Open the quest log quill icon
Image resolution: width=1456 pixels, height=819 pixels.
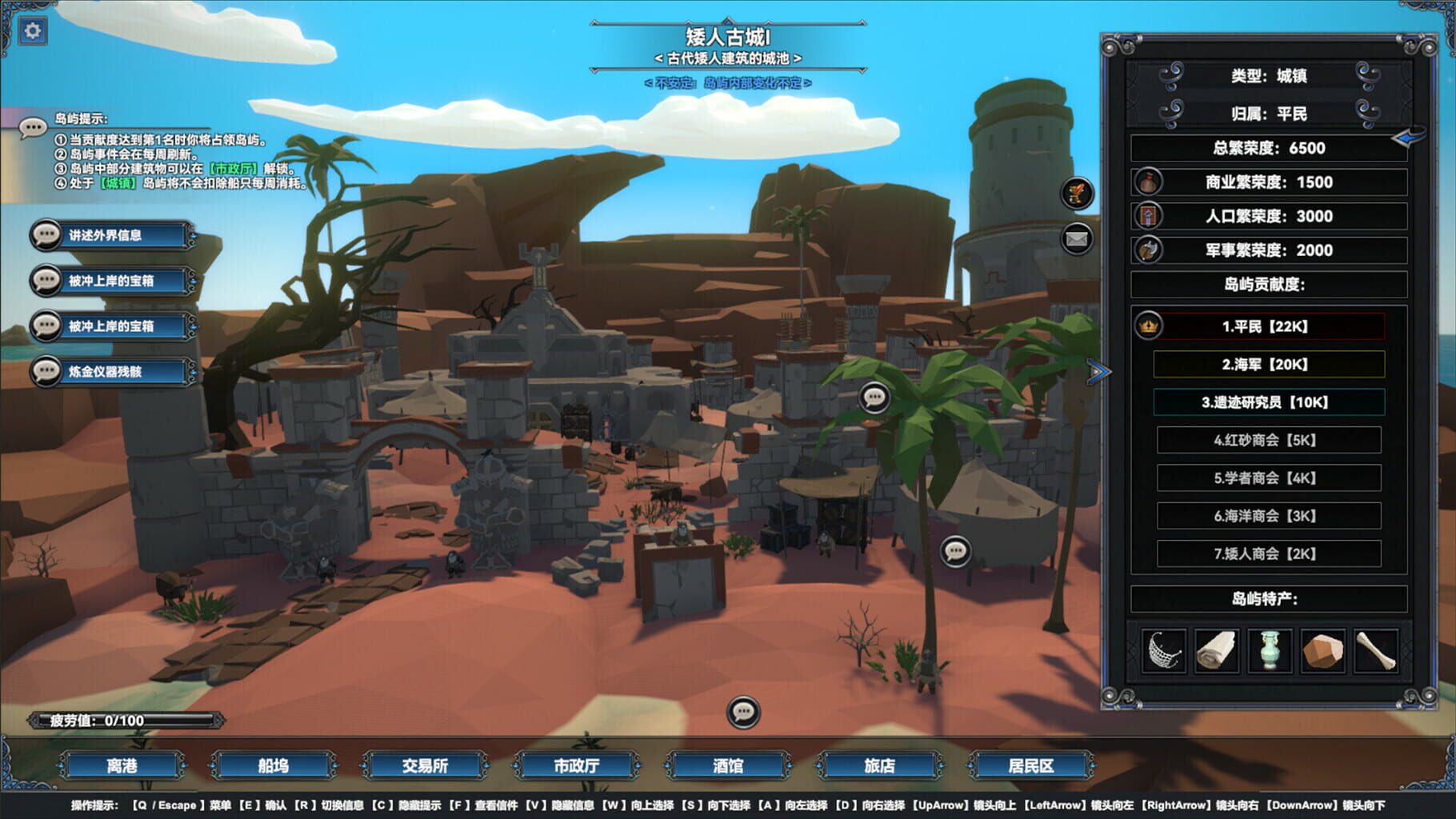[1076, 194]
